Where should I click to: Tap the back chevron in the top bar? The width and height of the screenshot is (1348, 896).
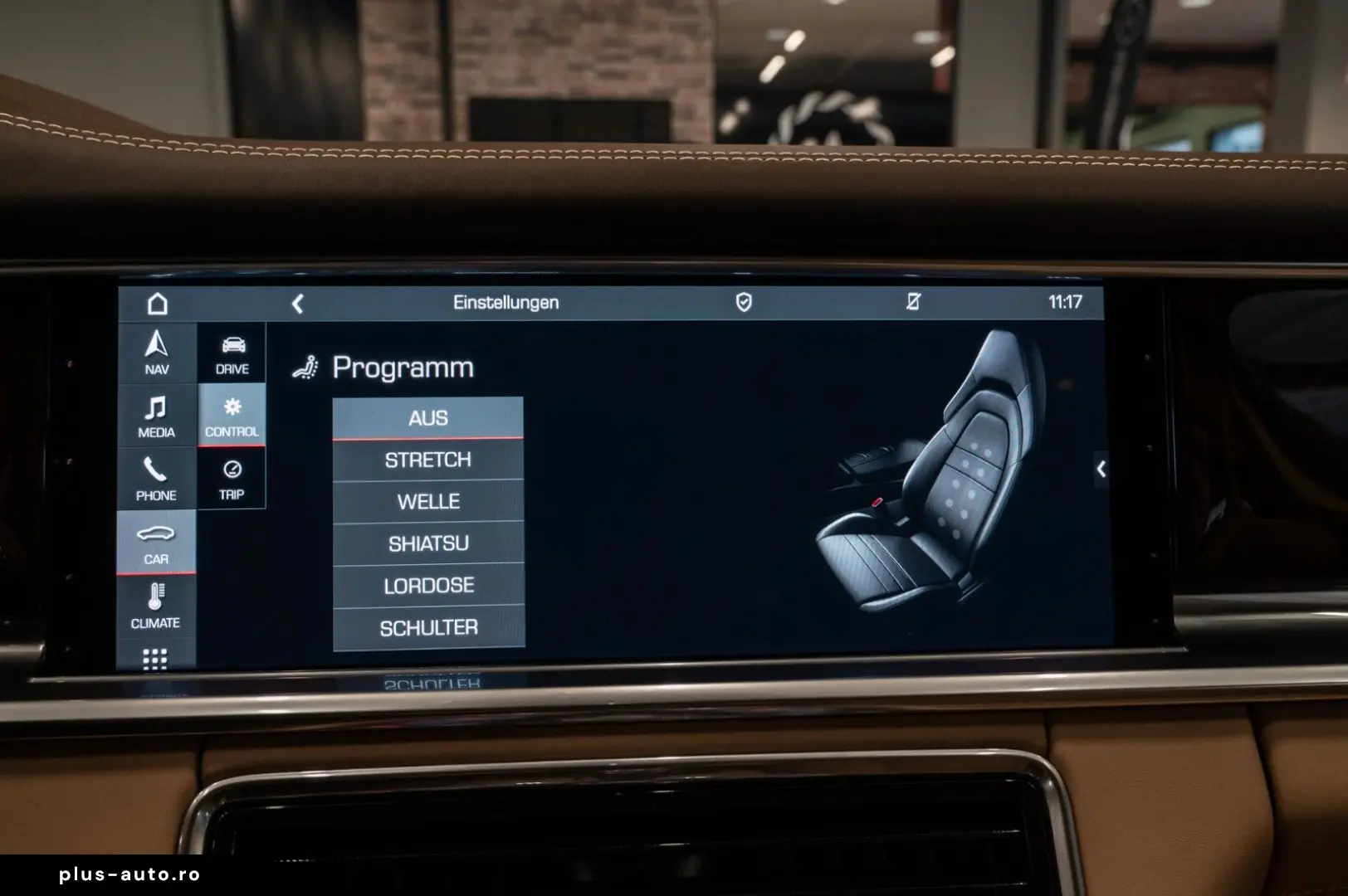tap(296, 303)
